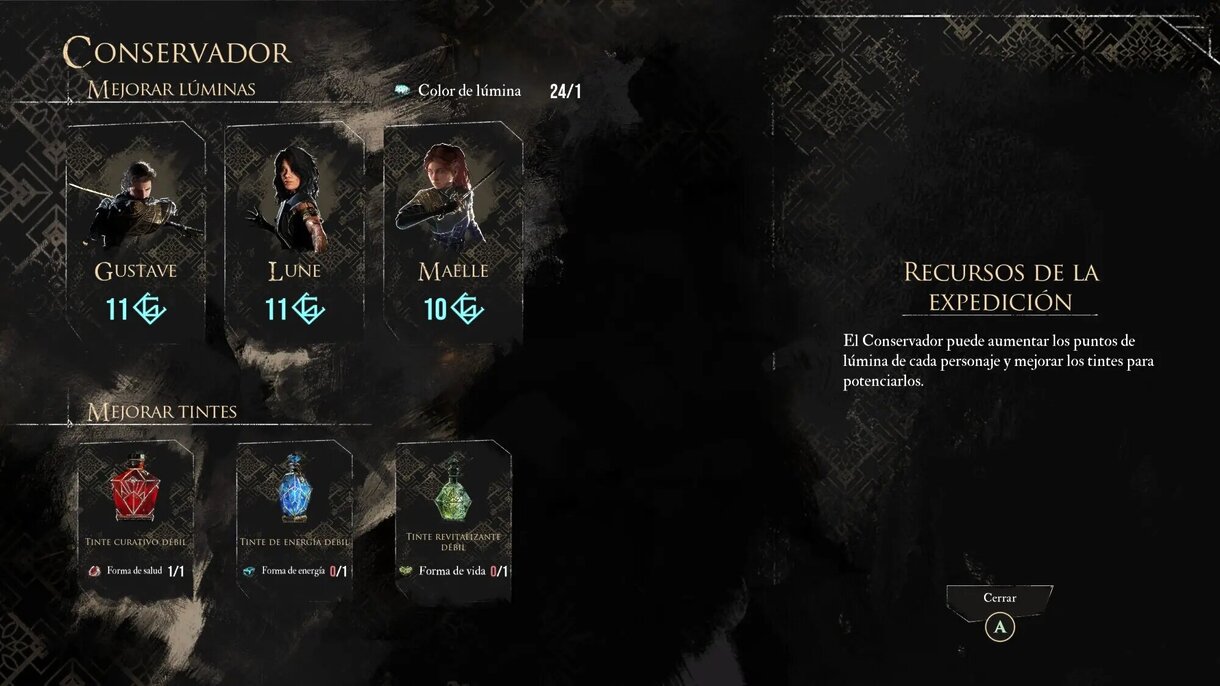
Task: Pick Maelle's lumina upgrade card
Action: 453,232
